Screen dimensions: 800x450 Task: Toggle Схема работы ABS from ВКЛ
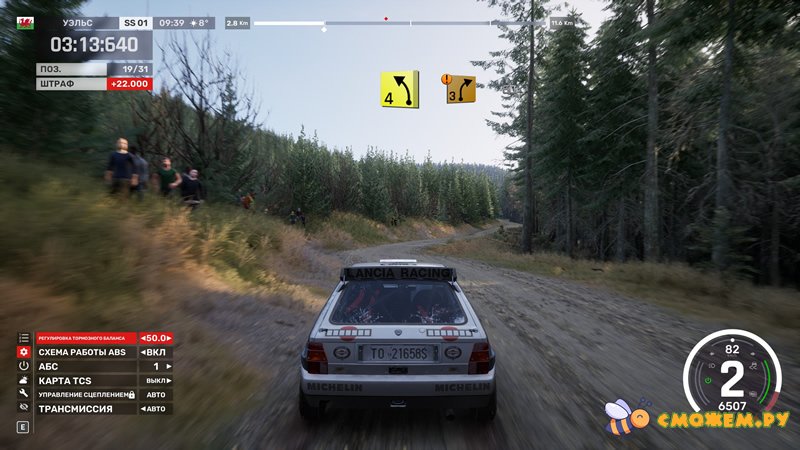point(144,353)
